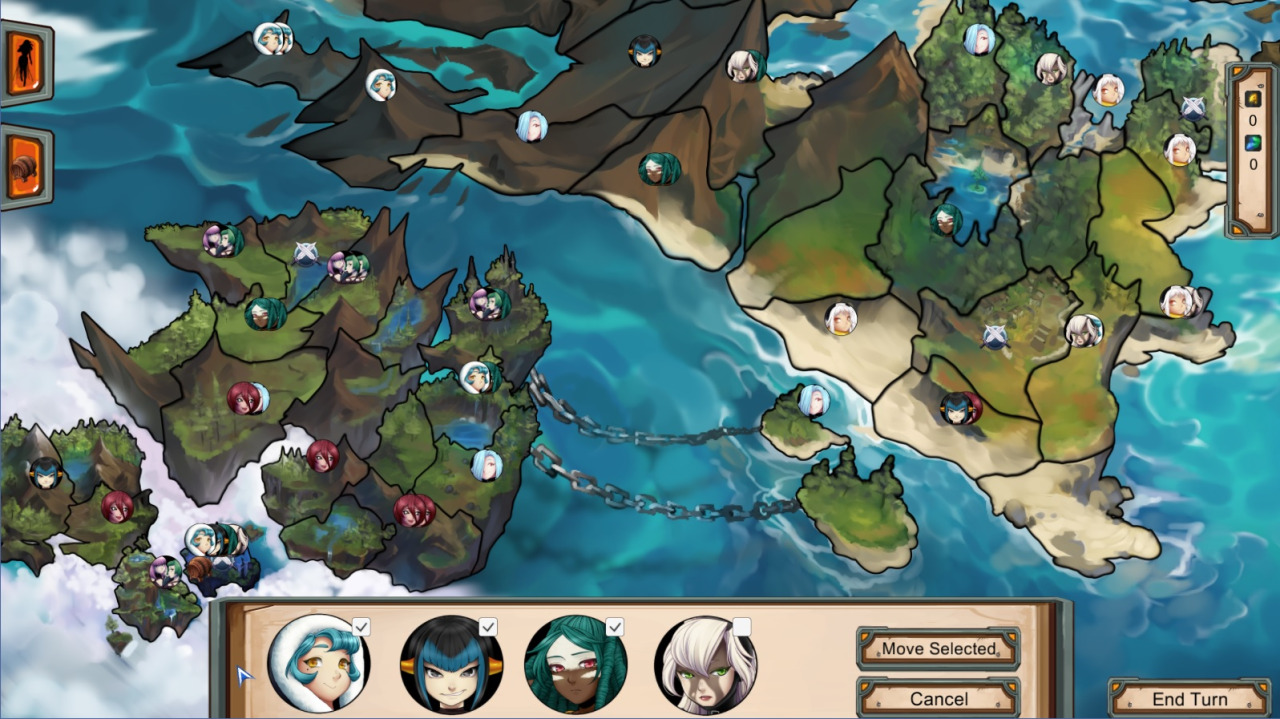
Task: Tick the white-haired character's empty checkbox
Action: tap(741, 627)
